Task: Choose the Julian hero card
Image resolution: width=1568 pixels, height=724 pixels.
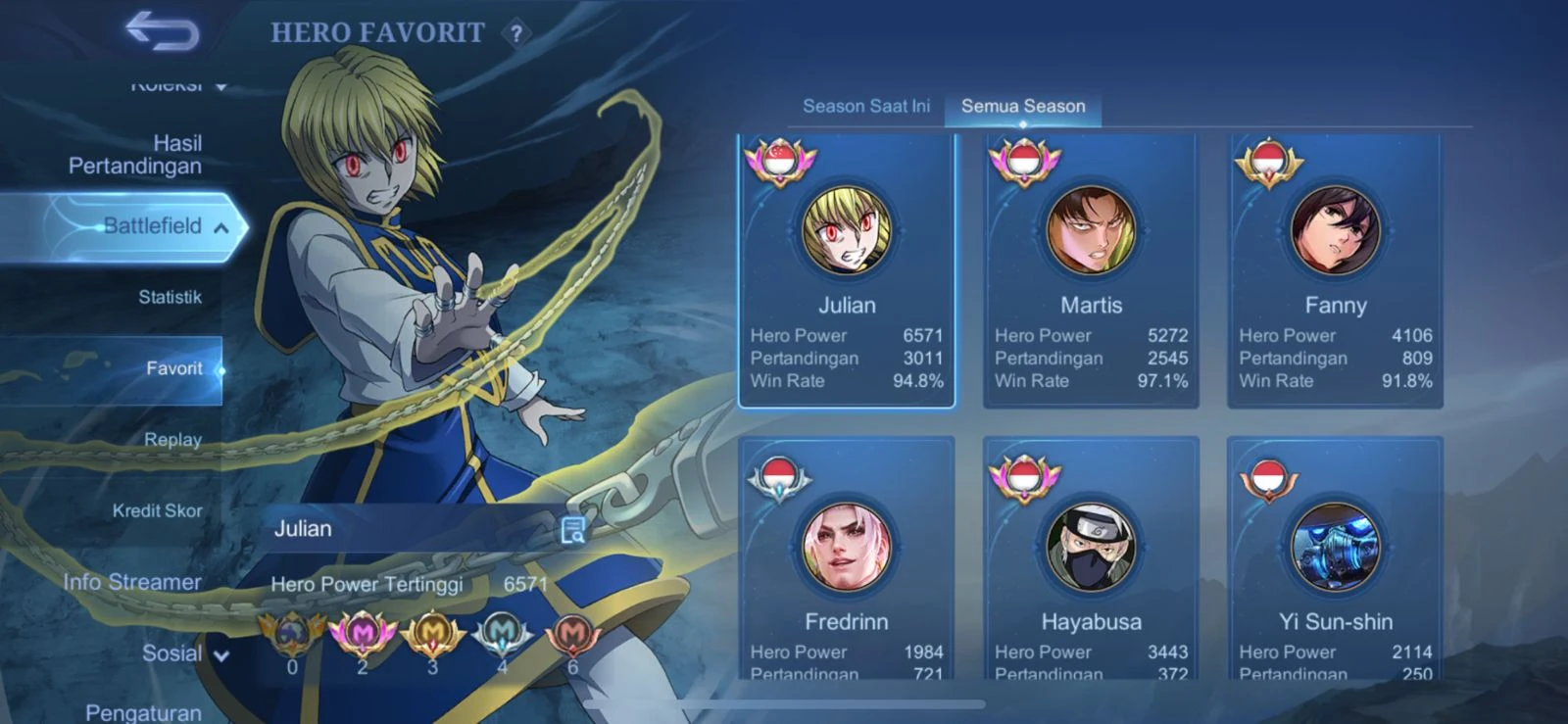Action: pyautogui.click(x=847, y=270)
